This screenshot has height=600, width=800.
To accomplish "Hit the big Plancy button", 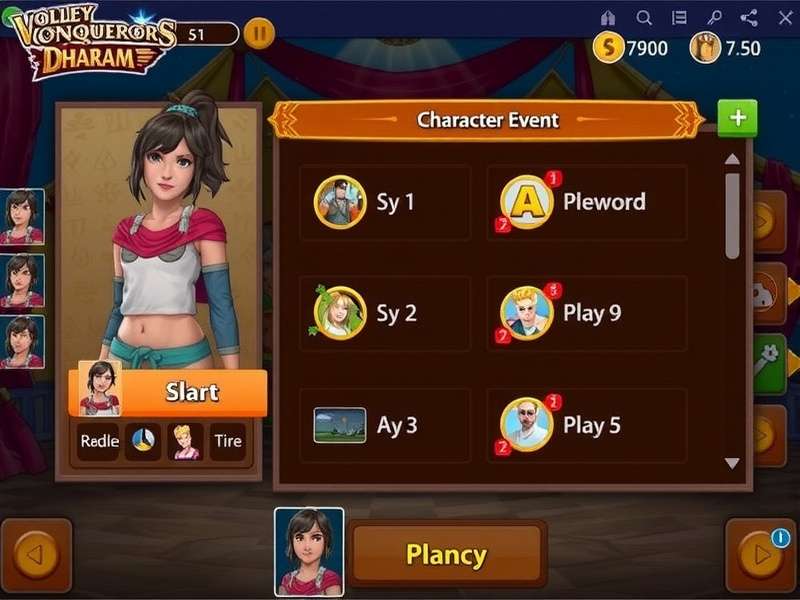I will tap(446, 554).
